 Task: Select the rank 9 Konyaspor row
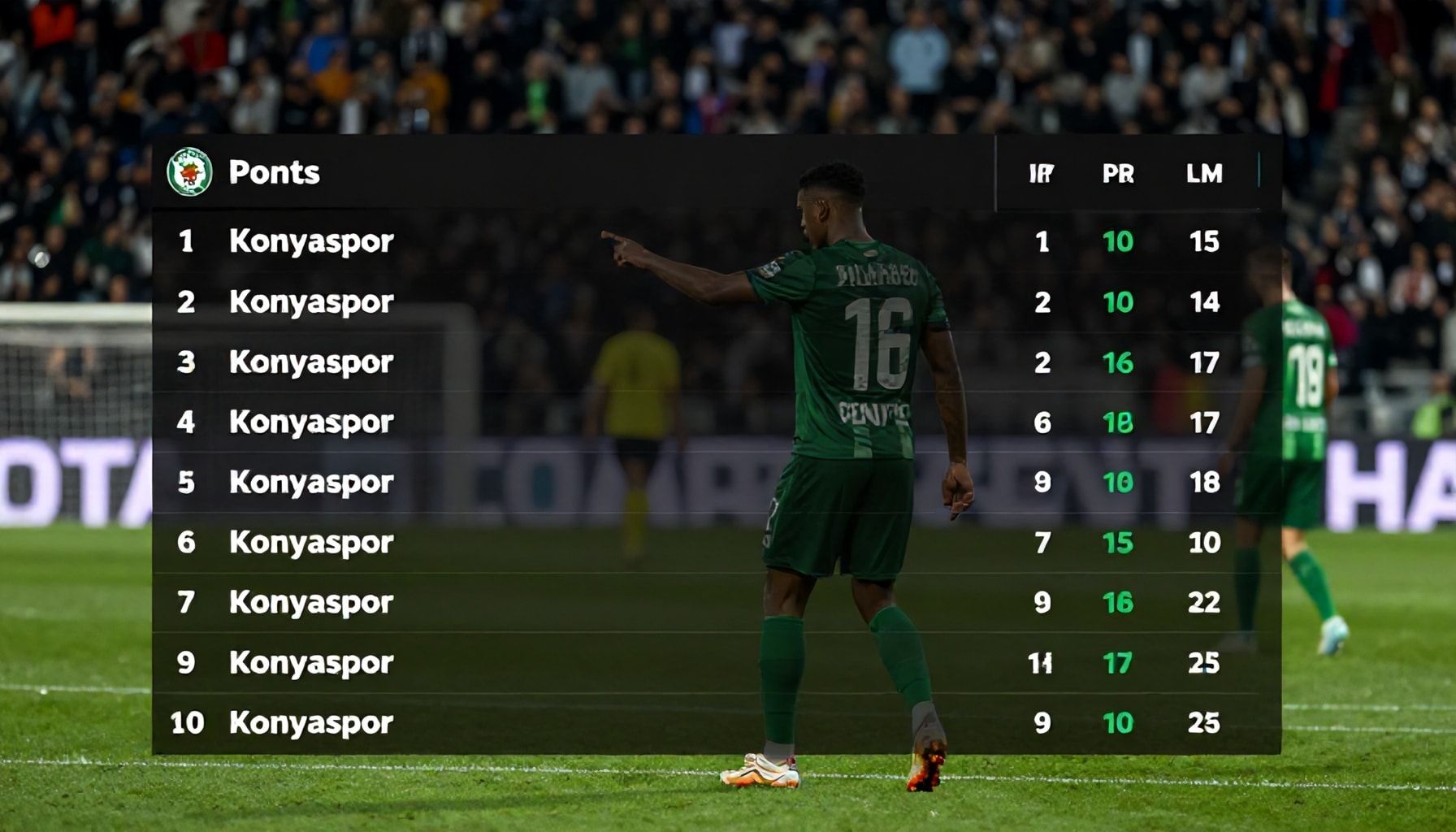click(x=311, y=663)
